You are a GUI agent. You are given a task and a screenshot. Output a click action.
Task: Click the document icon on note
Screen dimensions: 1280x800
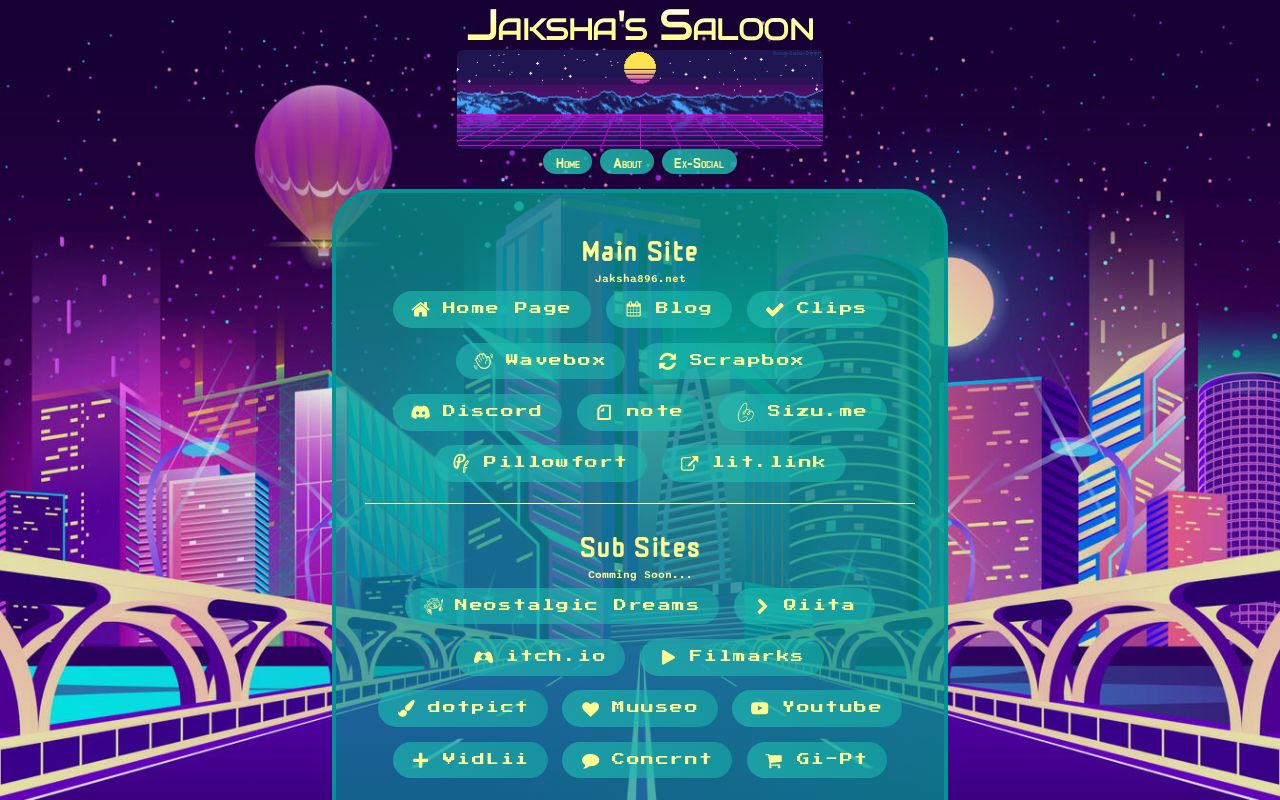(602, 411)
